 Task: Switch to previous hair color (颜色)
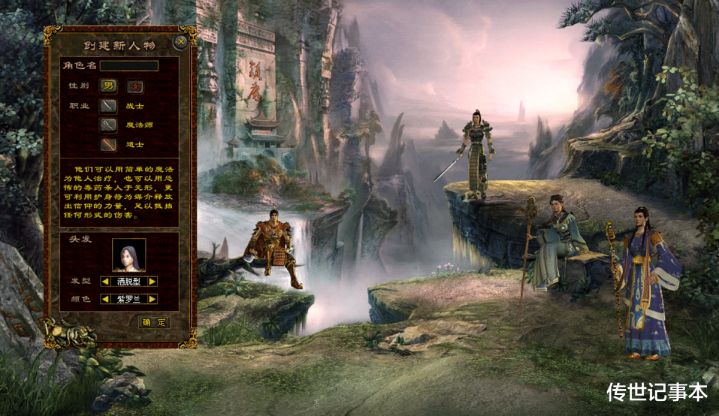pyautogui.click(x=105, y=298)
